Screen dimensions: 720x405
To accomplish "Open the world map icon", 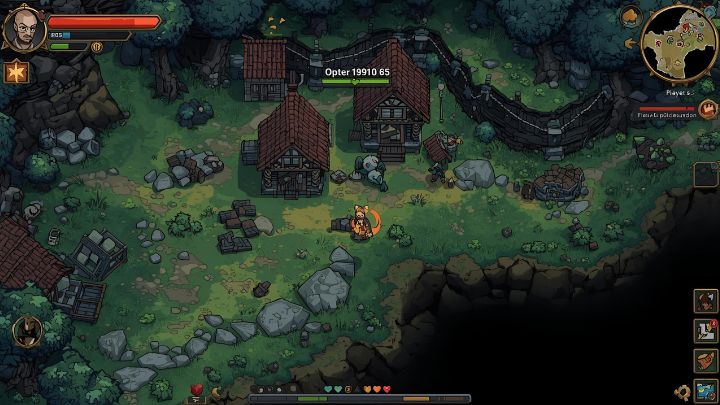I will [706, 390].
